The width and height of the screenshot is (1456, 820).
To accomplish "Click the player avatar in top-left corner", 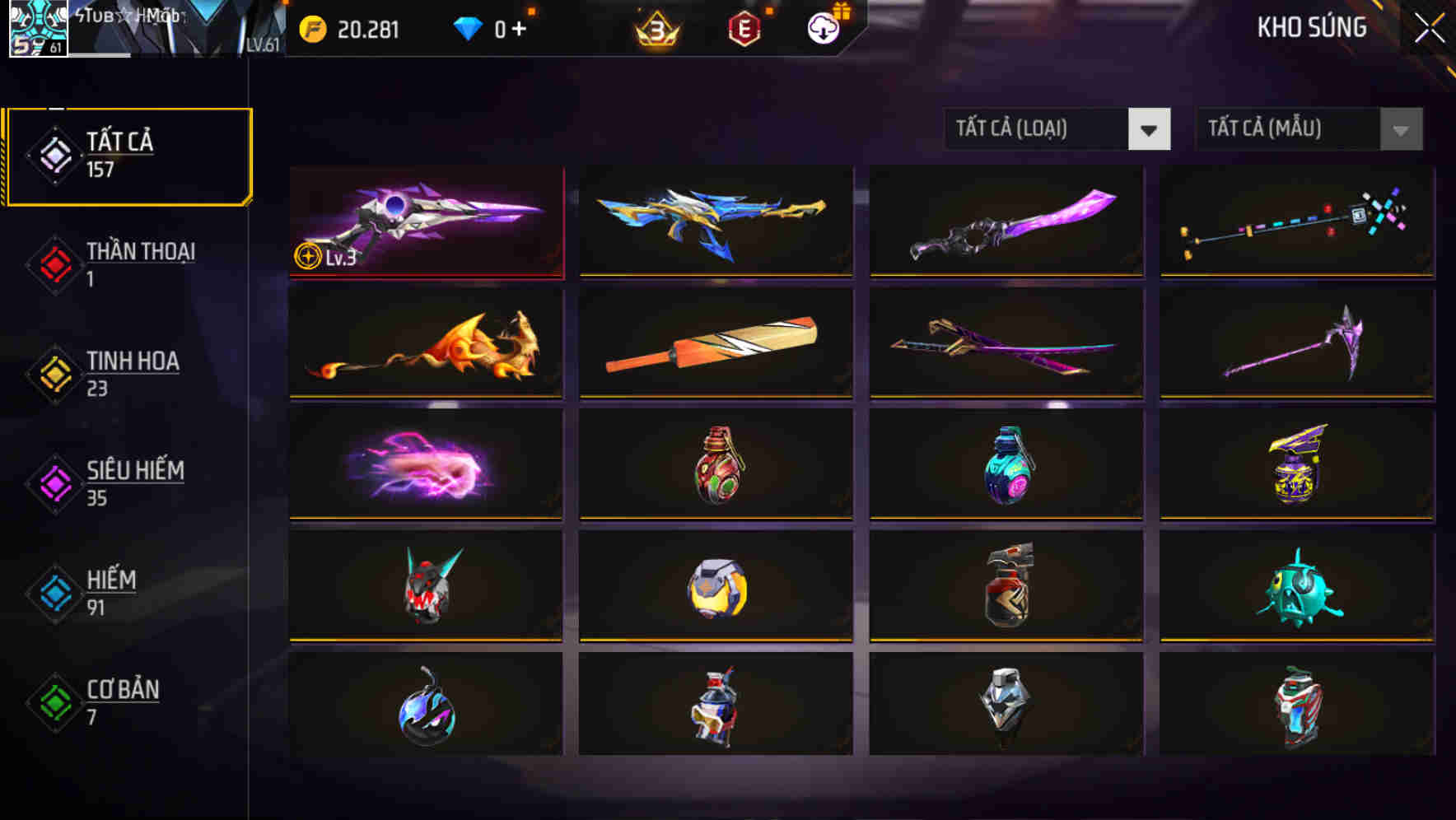I will click(36, 28).
